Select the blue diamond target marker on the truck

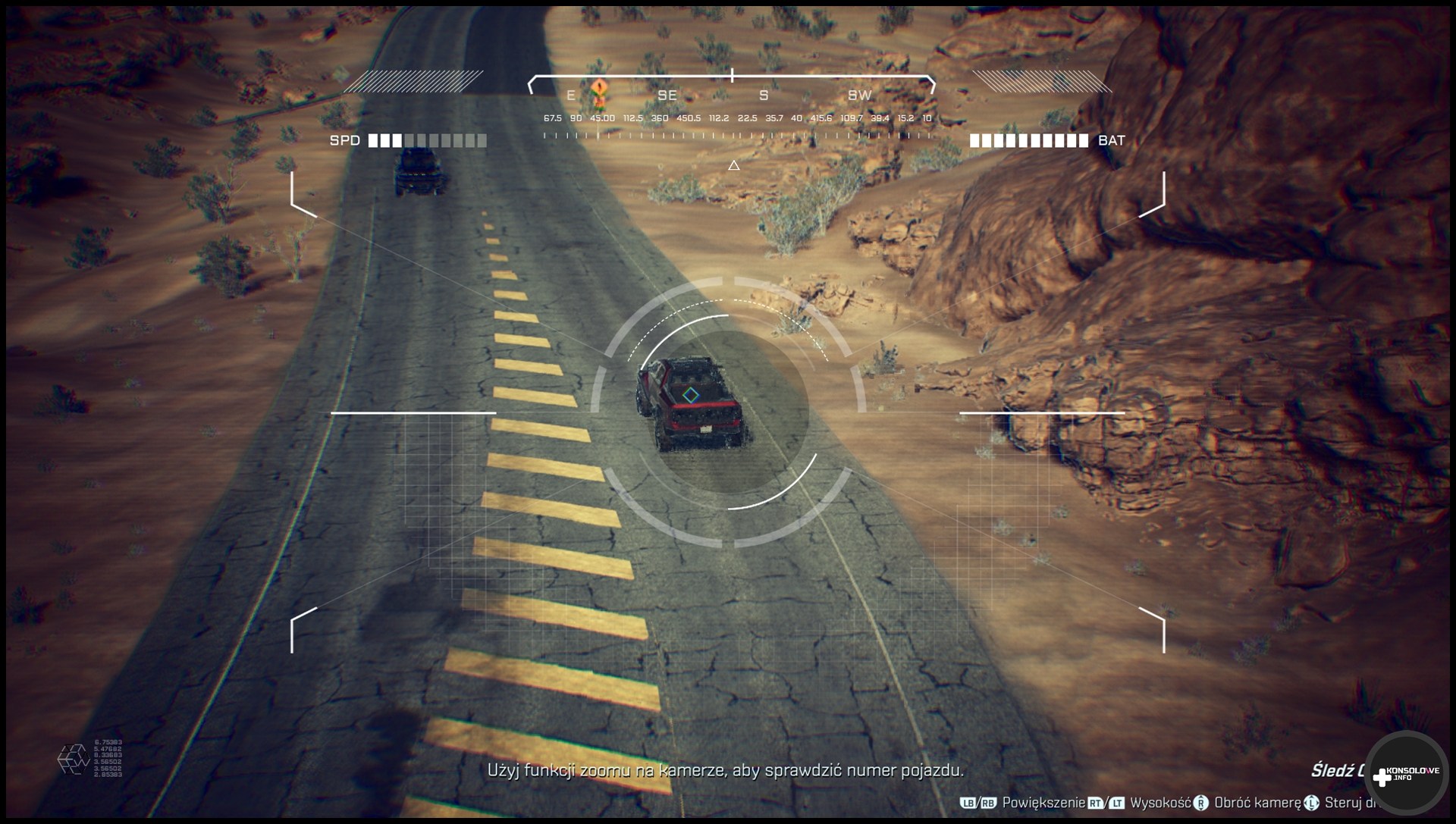pos(690,394)
